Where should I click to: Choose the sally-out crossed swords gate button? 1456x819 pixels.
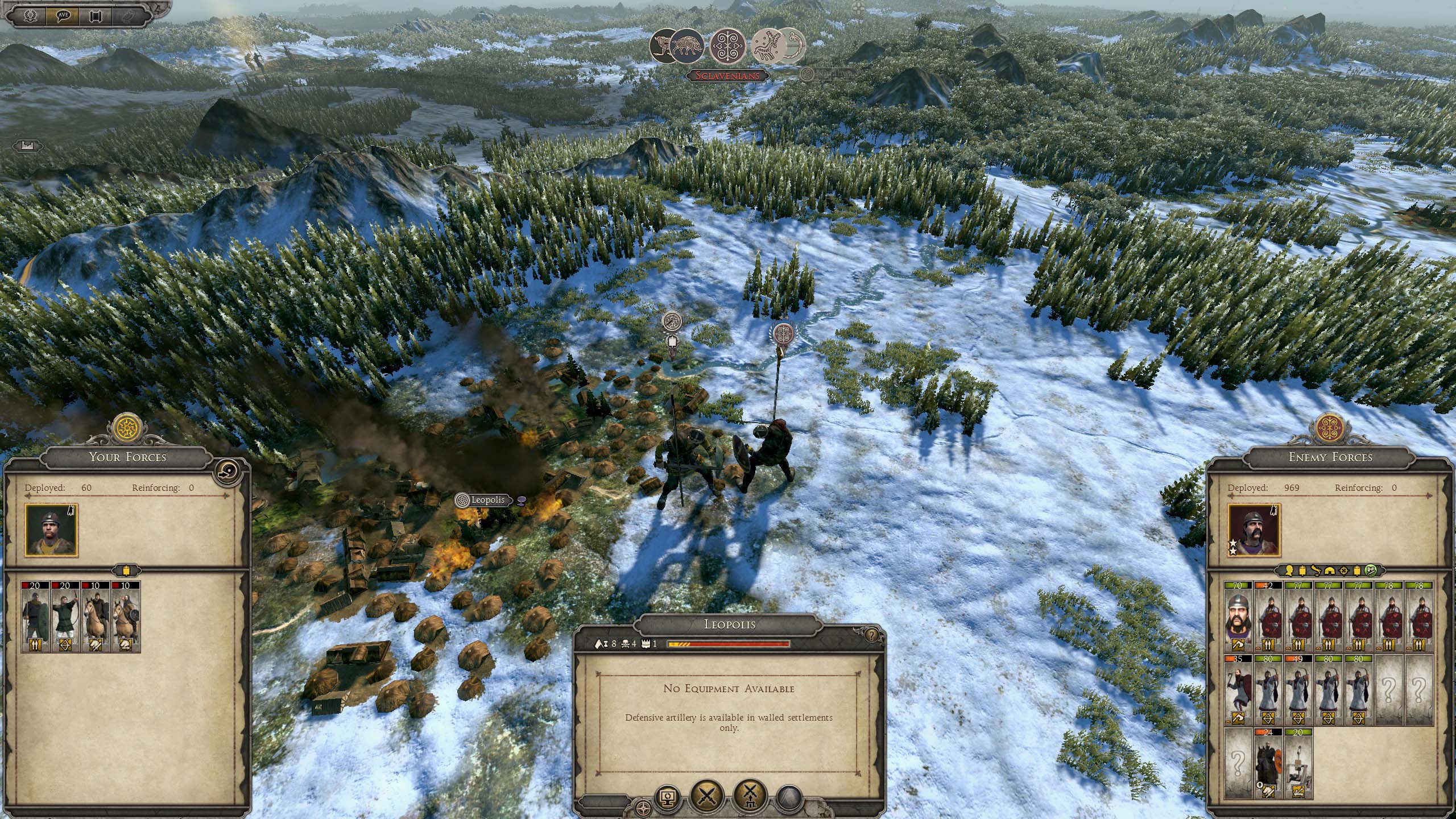(751, 795)
